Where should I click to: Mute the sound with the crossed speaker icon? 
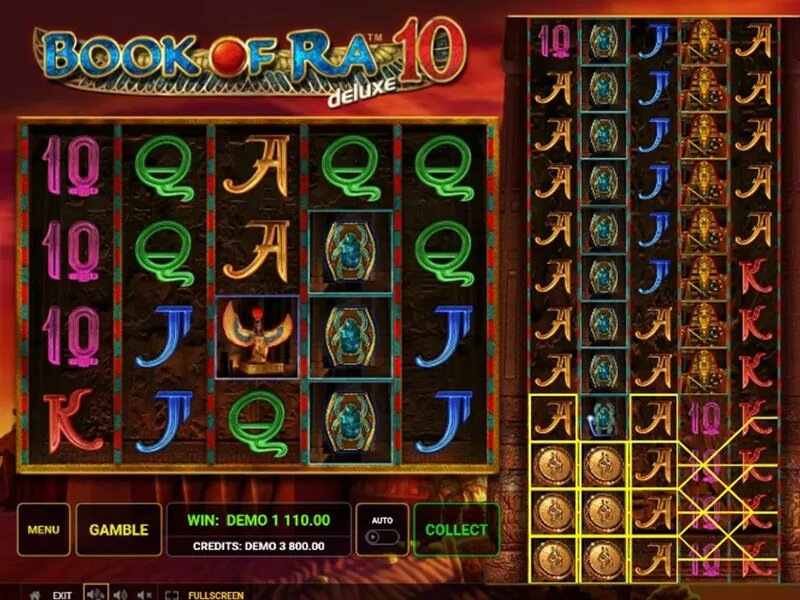point(143,594)
